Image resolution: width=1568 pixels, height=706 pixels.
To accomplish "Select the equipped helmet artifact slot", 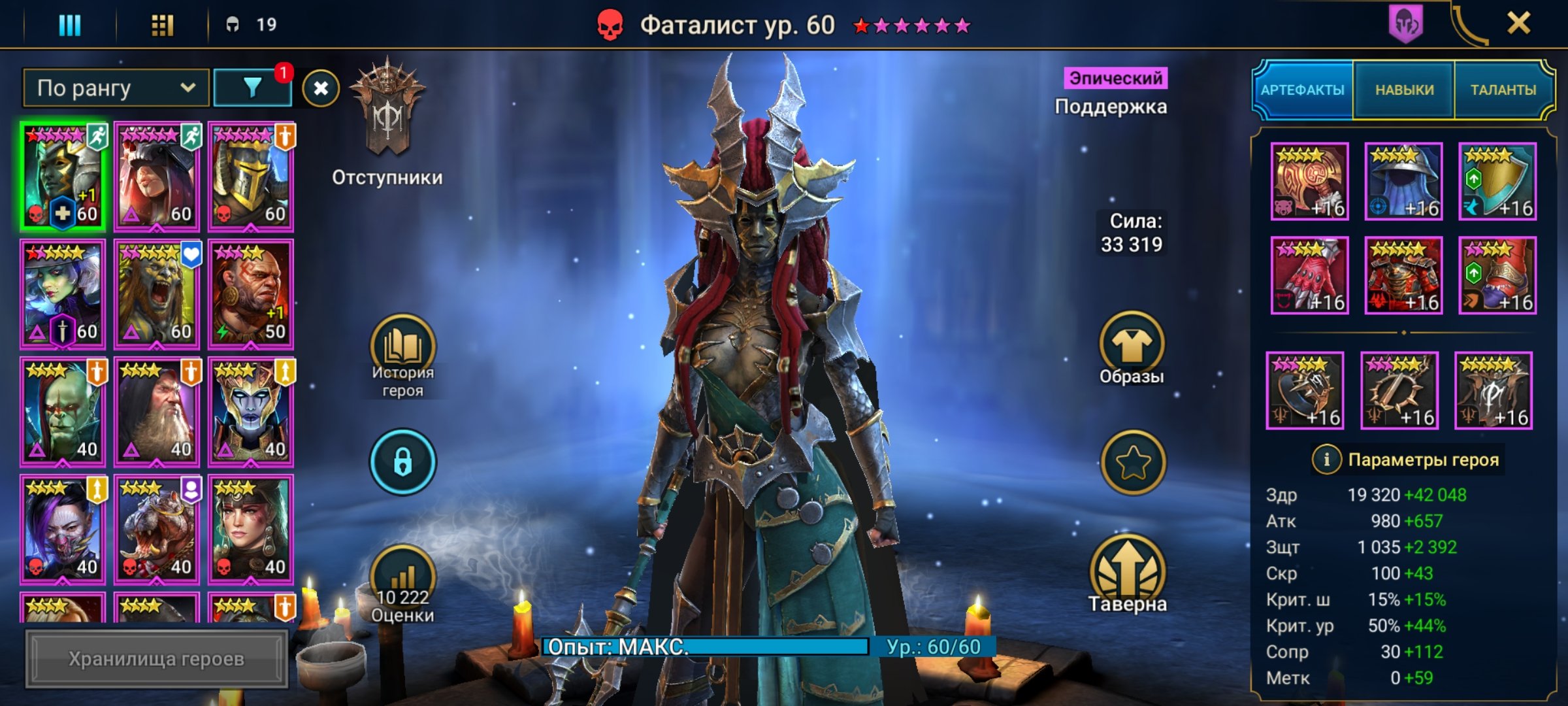I will (x=1403, y=181).
